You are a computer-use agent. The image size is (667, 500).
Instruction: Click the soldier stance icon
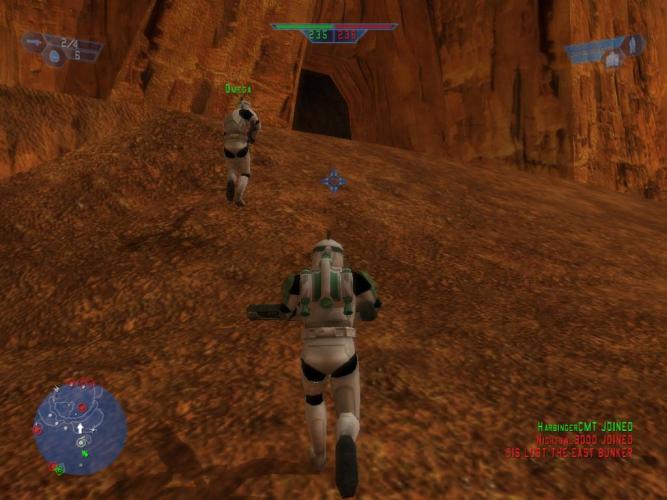(x=631, y=45)
